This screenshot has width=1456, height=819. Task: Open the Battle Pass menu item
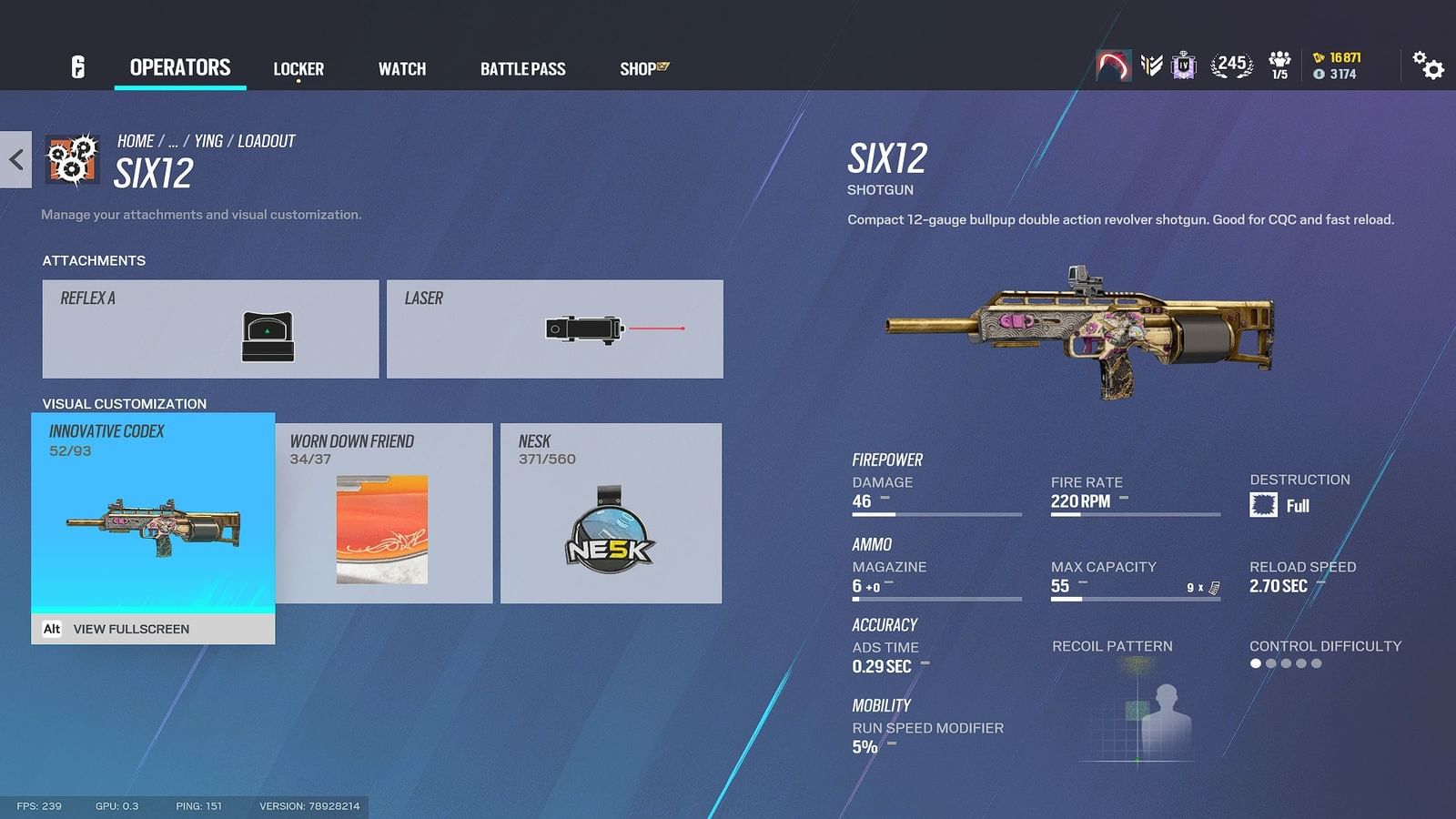click(x=523, y=68)
